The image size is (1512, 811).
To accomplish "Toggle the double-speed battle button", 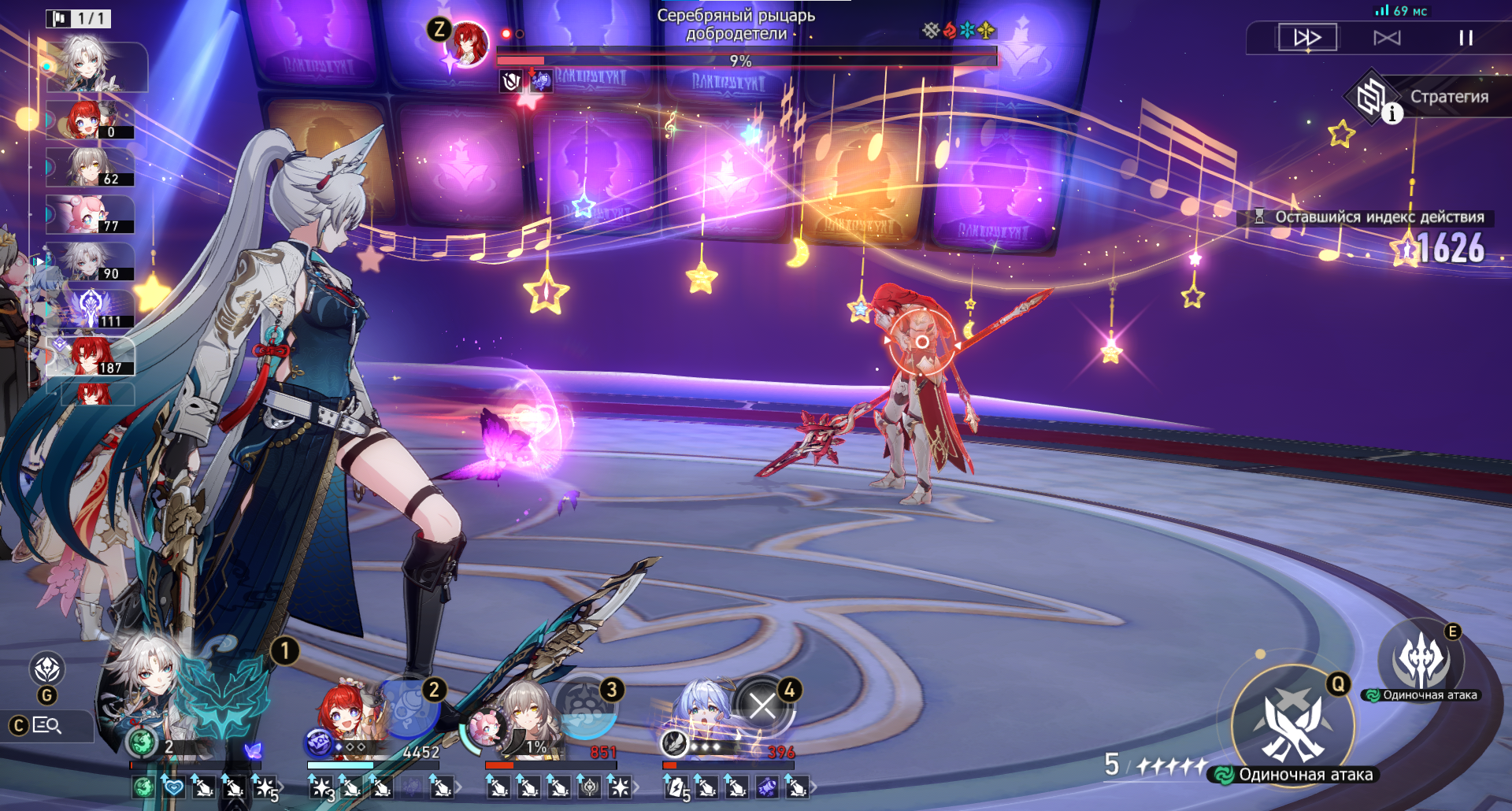I will (1306, 37).
